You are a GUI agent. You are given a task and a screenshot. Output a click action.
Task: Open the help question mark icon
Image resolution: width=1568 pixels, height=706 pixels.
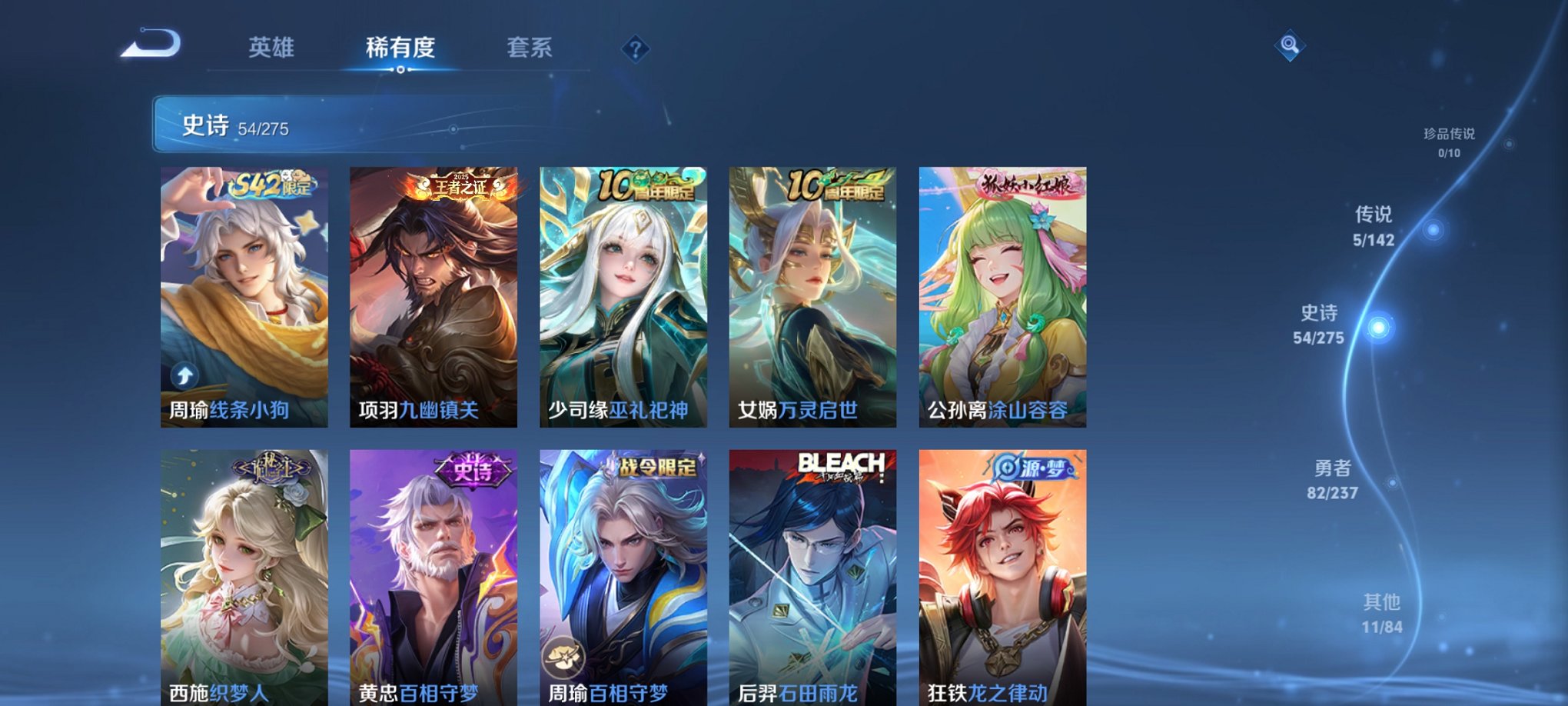635,49
